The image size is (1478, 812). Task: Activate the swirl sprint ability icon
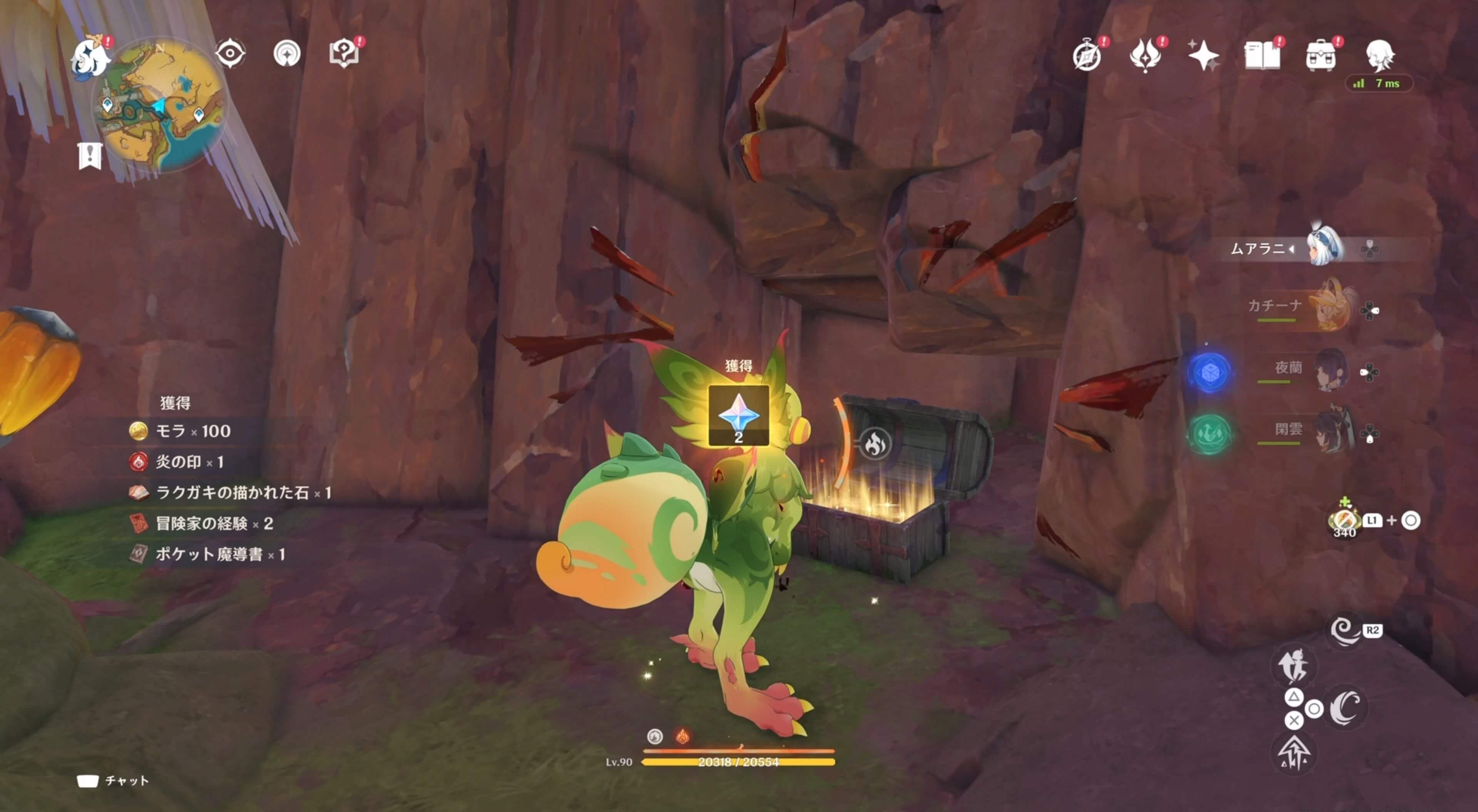1344,631
